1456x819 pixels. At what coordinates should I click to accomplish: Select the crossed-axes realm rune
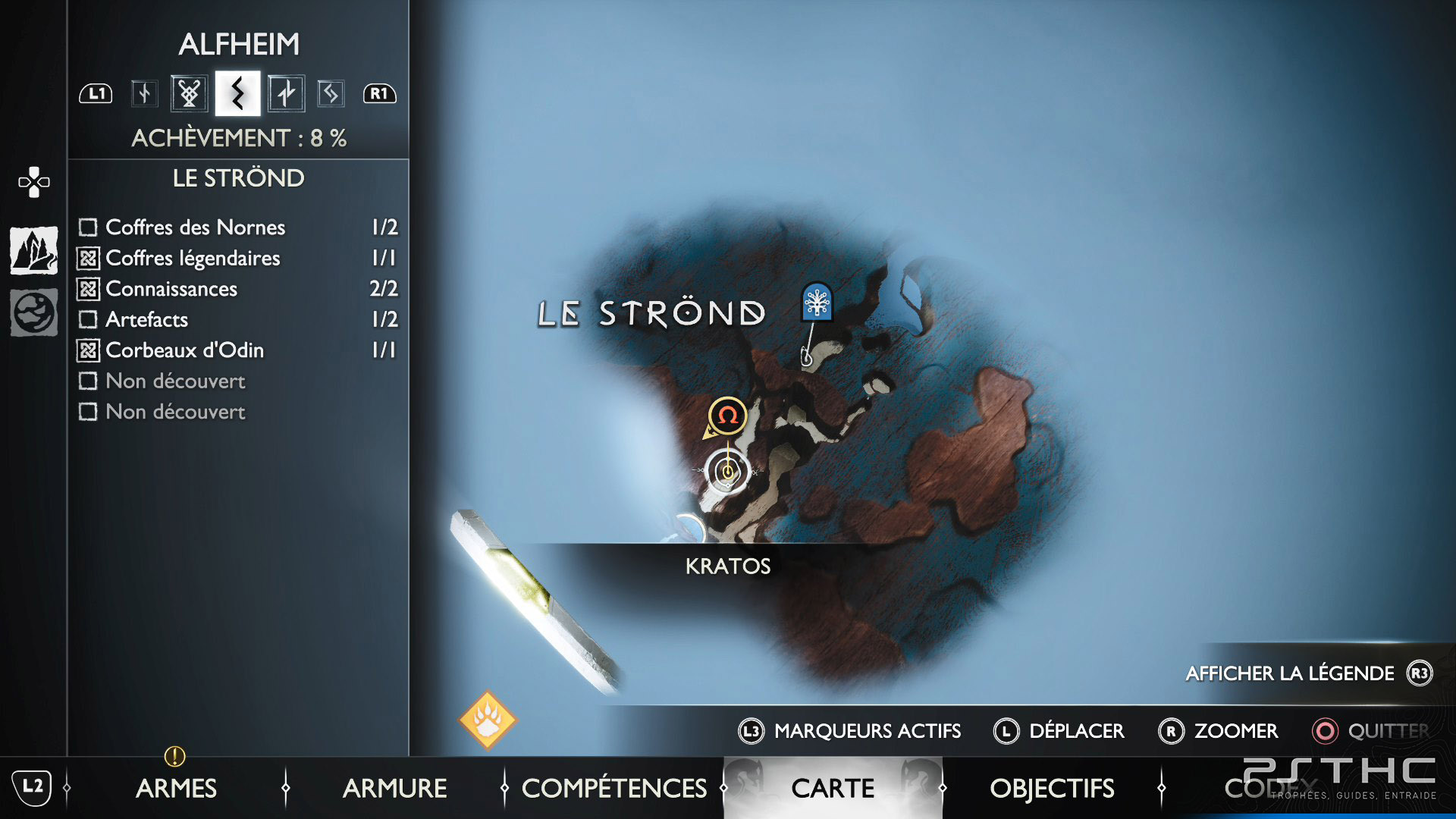(x=189, y=93)
